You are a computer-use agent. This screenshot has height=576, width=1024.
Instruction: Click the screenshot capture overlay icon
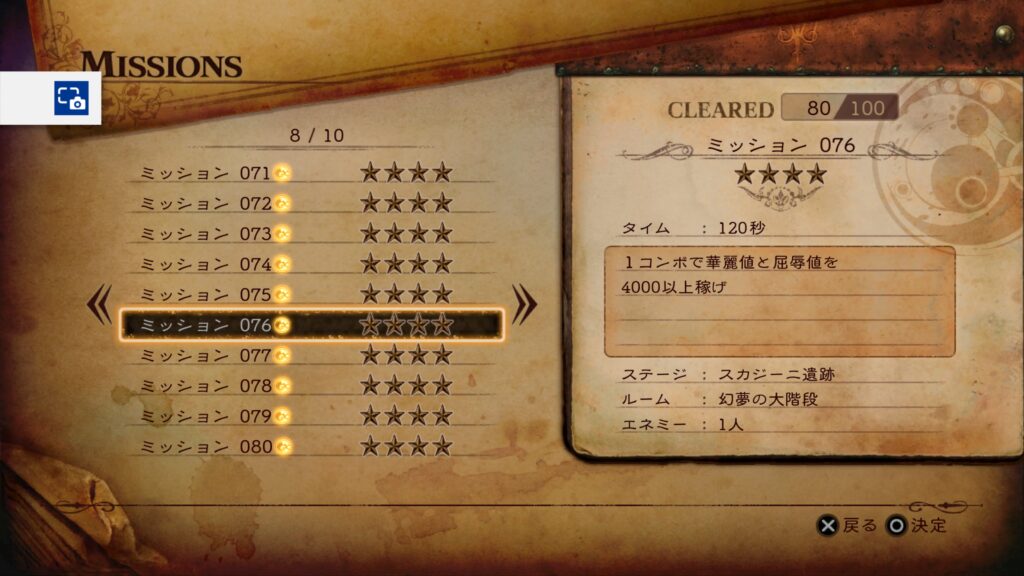click(70, 98)
